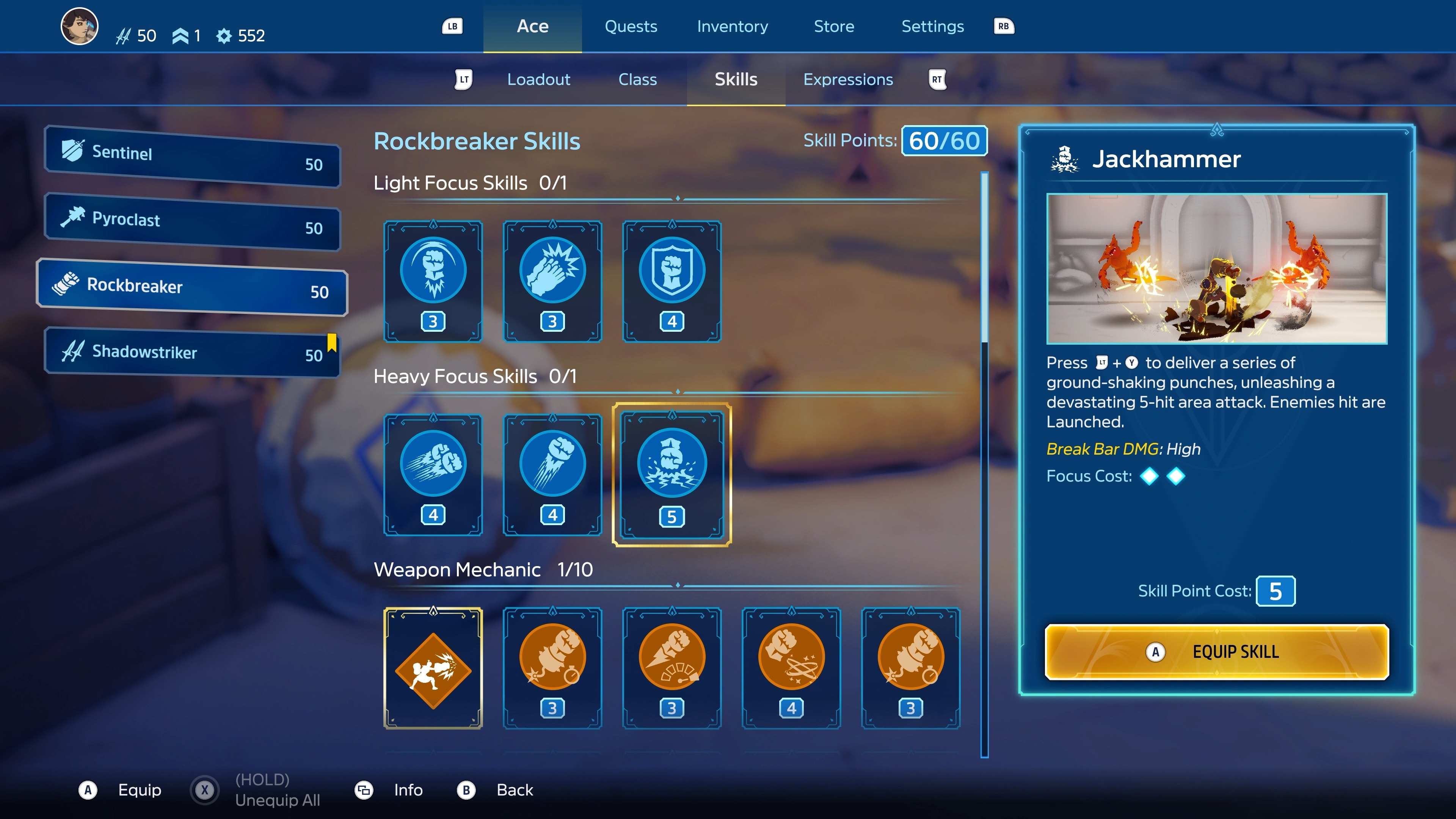Choose the diving fist heavy focus skill
This screenshot has height=819, width=1456.
pyautogui.click(x=552, y=474)
